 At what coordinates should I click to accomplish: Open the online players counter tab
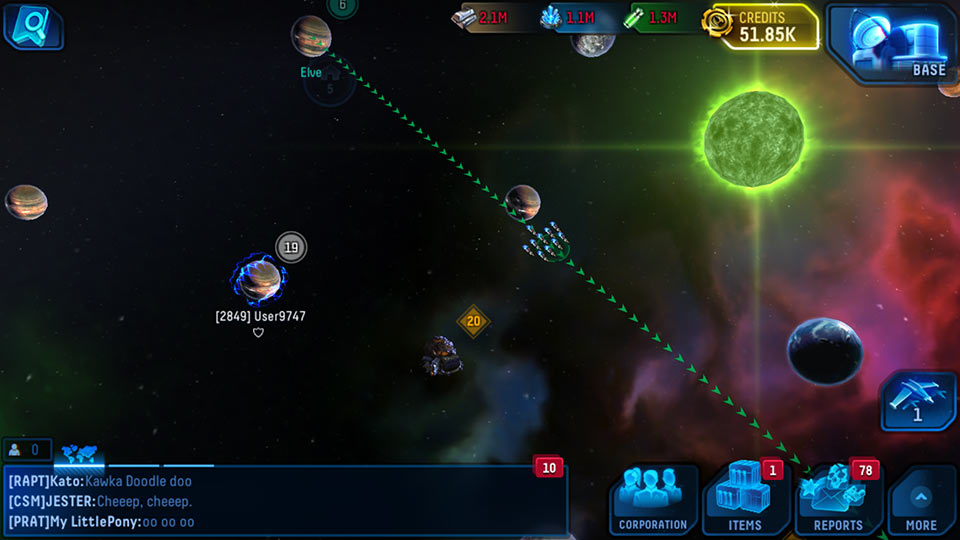[27, 451]
